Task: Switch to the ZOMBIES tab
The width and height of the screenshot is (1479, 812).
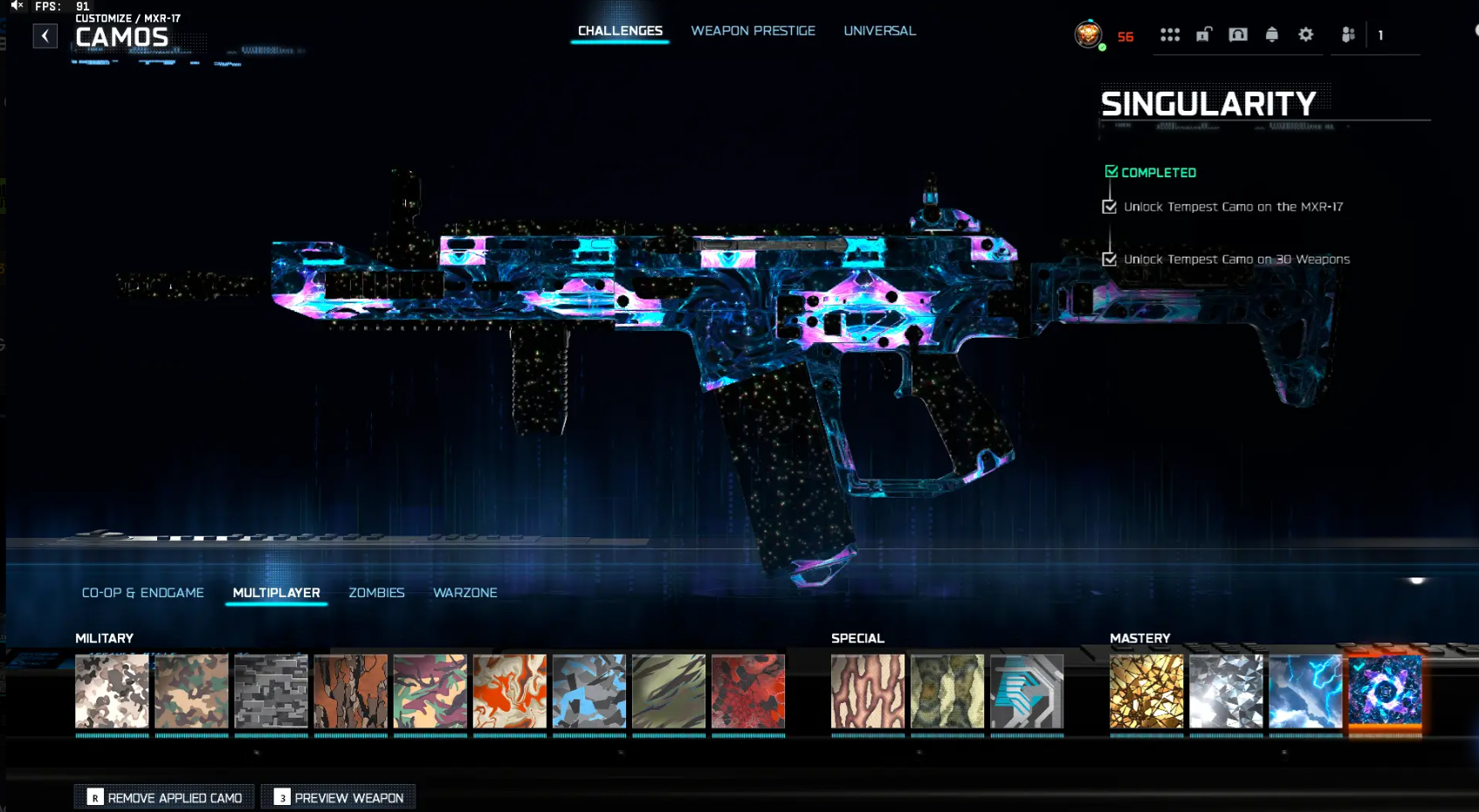Action: (x=376, y=593)
